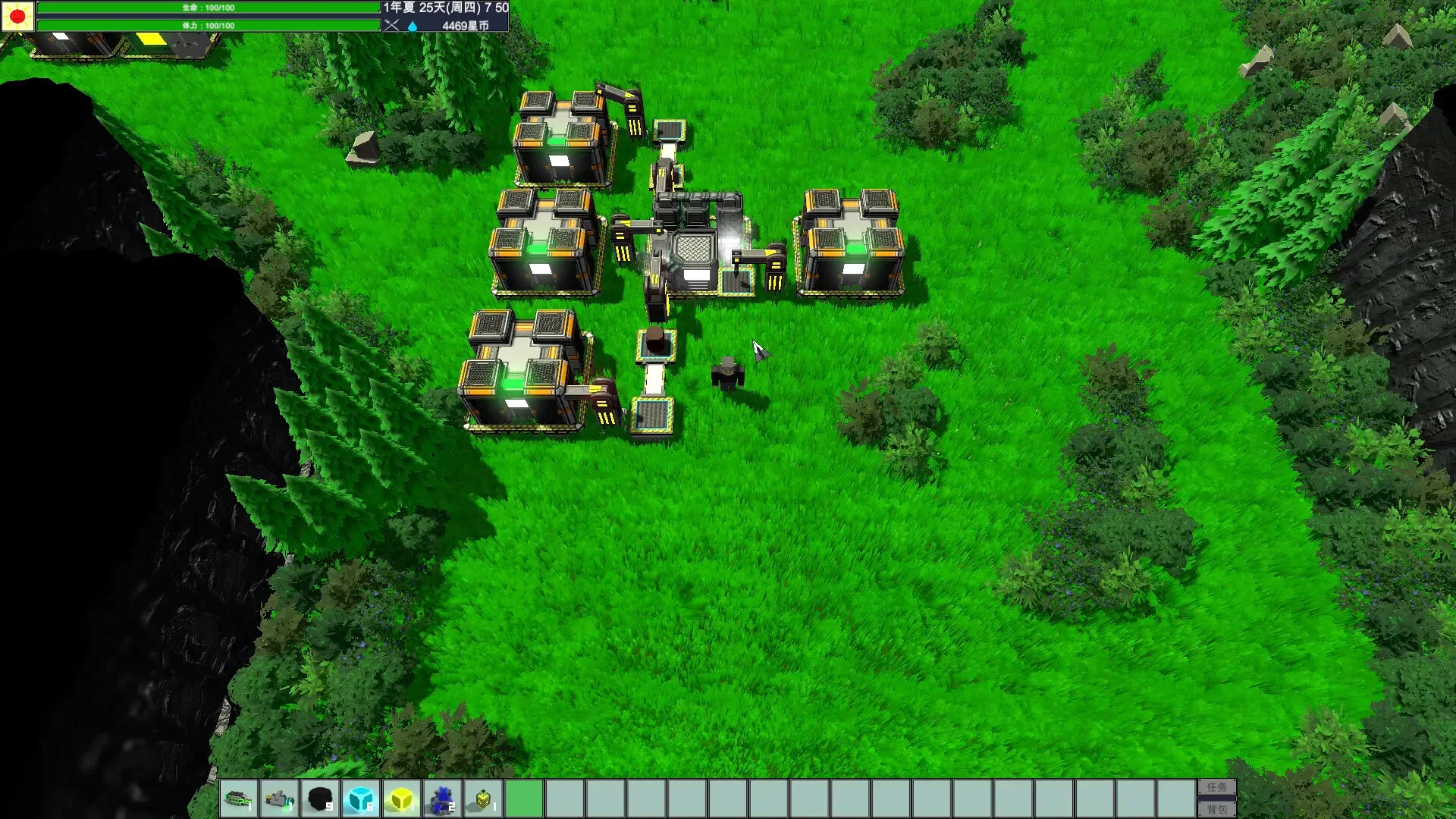
Task: Click the red sun weather icon at top-left
Action: (16, 16)
